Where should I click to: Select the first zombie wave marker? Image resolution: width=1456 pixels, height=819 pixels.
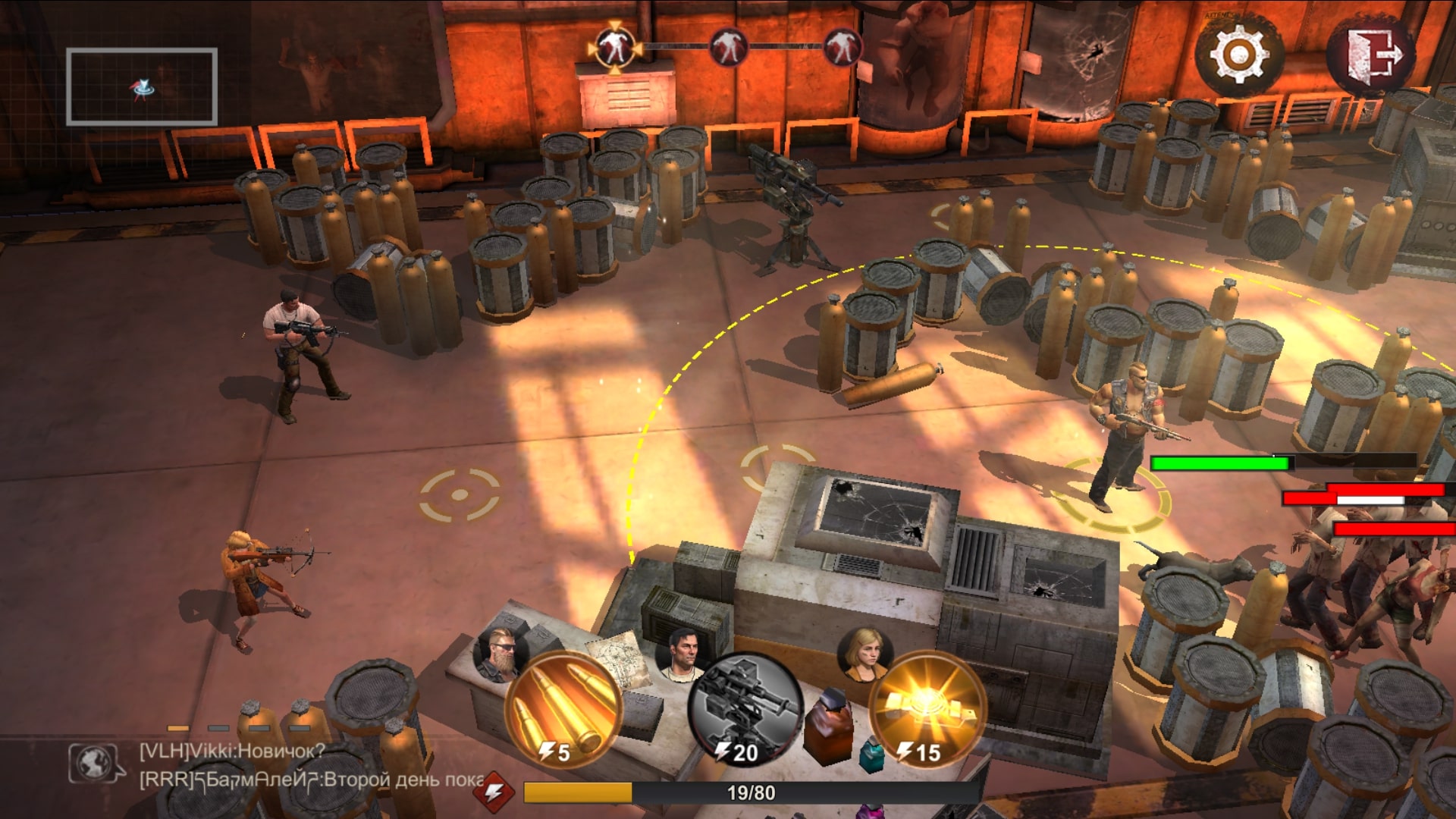click(x=614, y=47)
